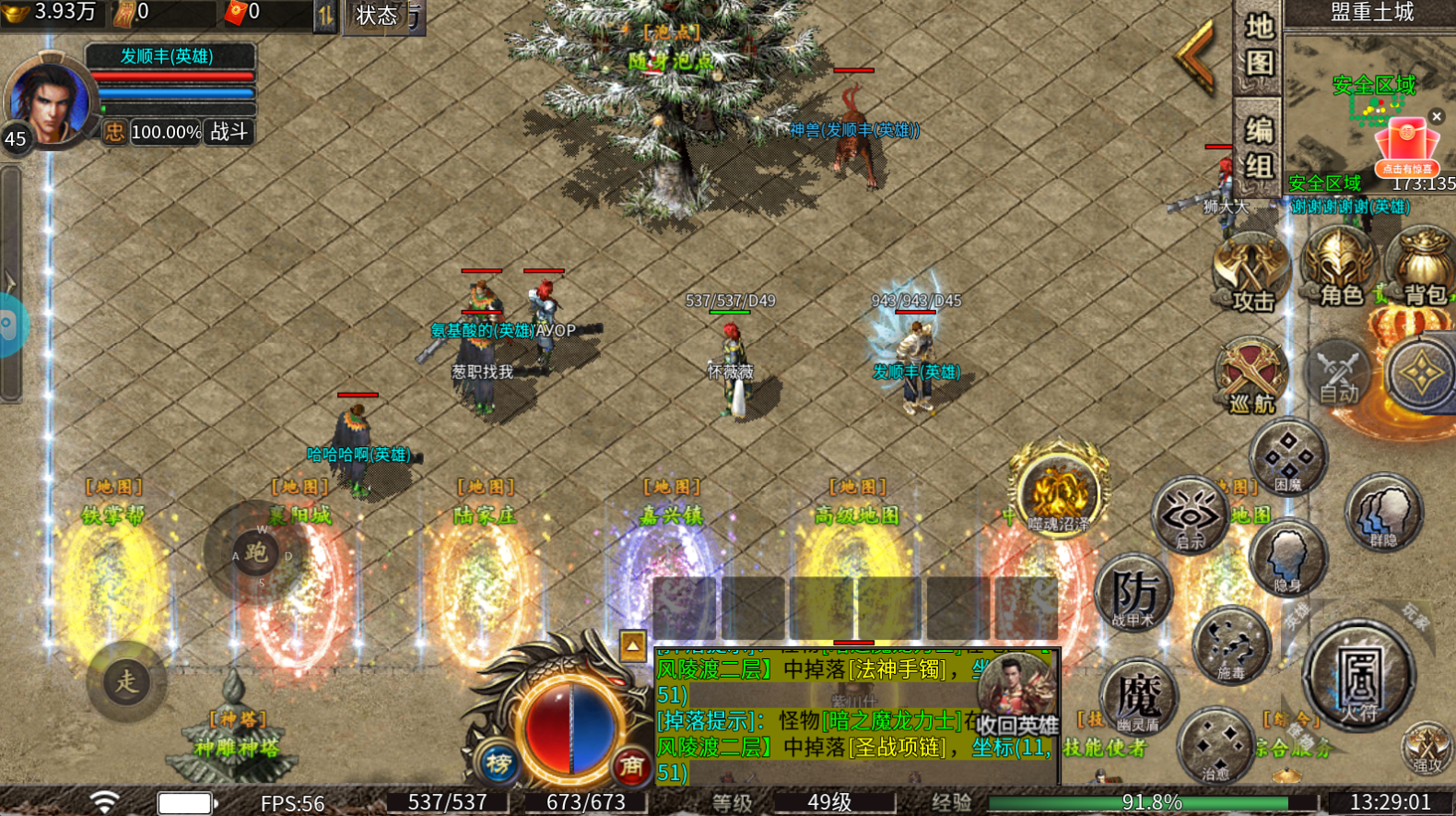Screen dimensions: 1456x816
Task: Use the 治愈 healing skill
Action: (x=1215, y=745)
